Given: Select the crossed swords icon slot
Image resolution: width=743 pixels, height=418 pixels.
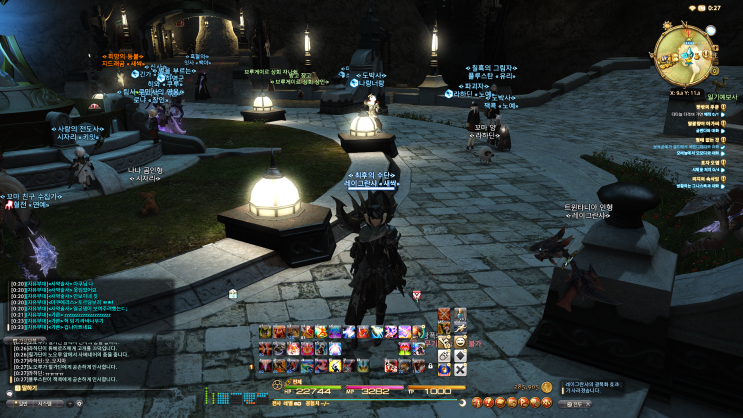Looking at the screenshot, I should click(x=443, y=314).
